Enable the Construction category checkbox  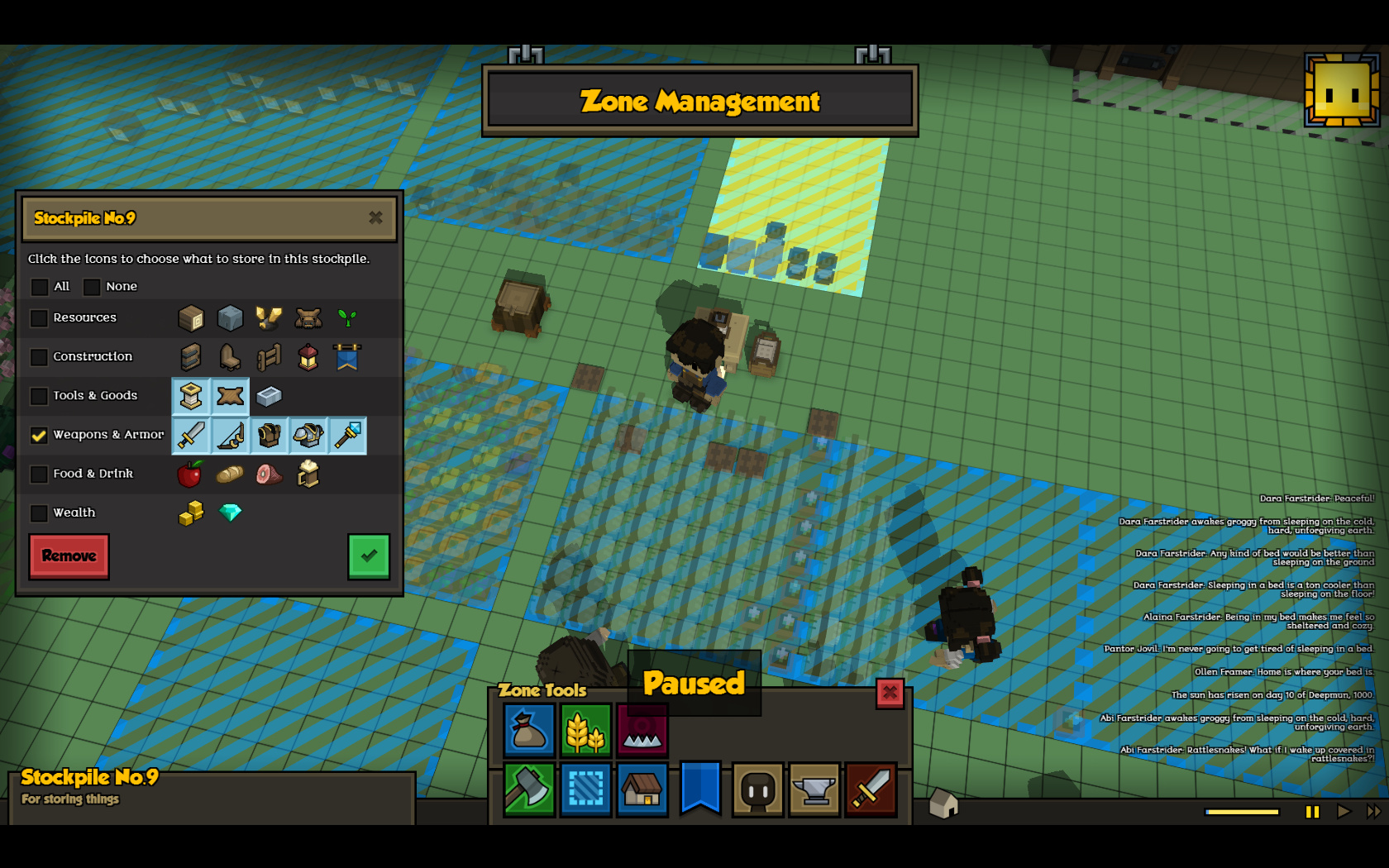(39, 357)
